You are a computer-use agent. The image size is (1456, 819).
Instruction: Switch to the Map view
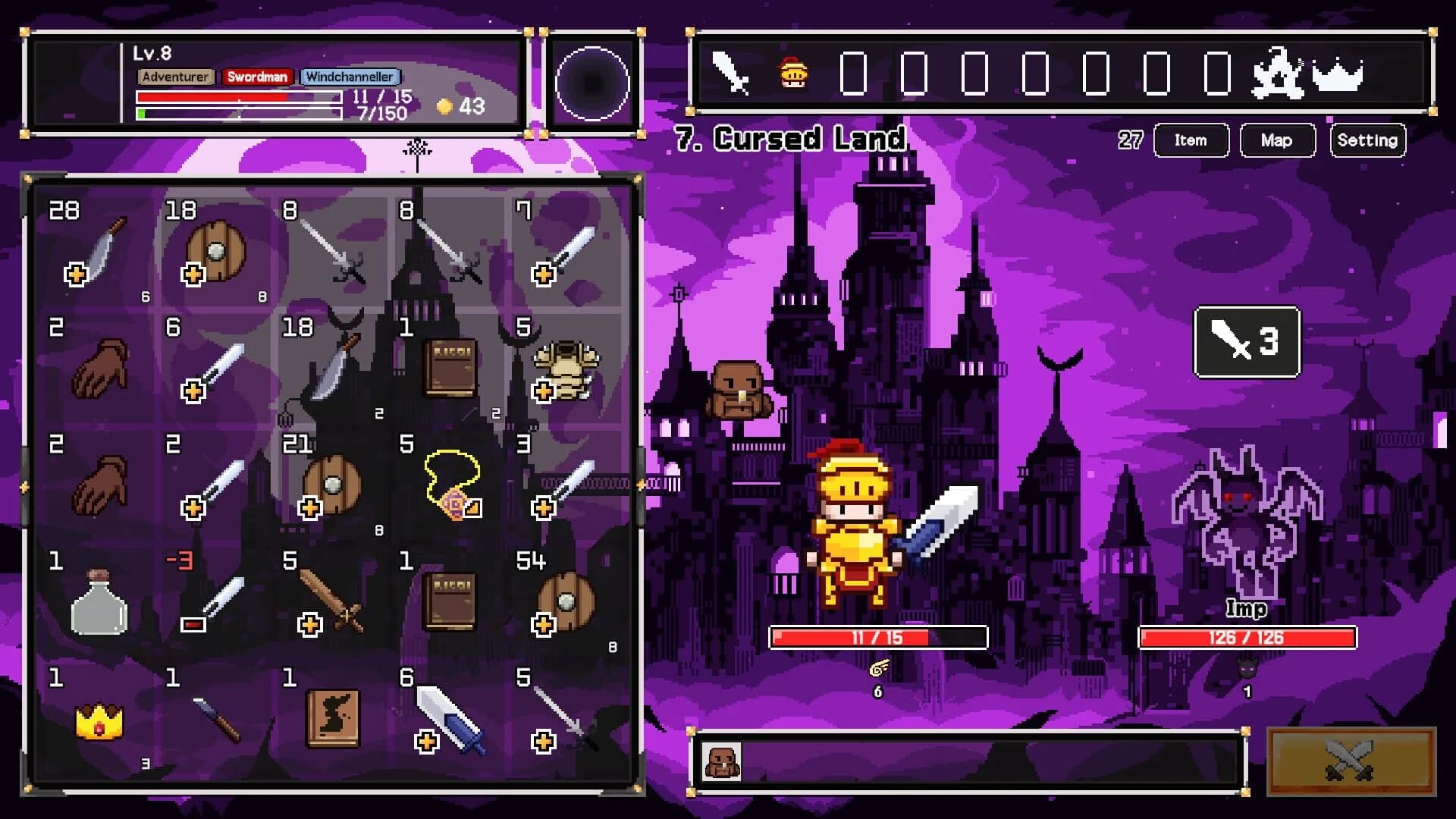tap(1277, 140)
